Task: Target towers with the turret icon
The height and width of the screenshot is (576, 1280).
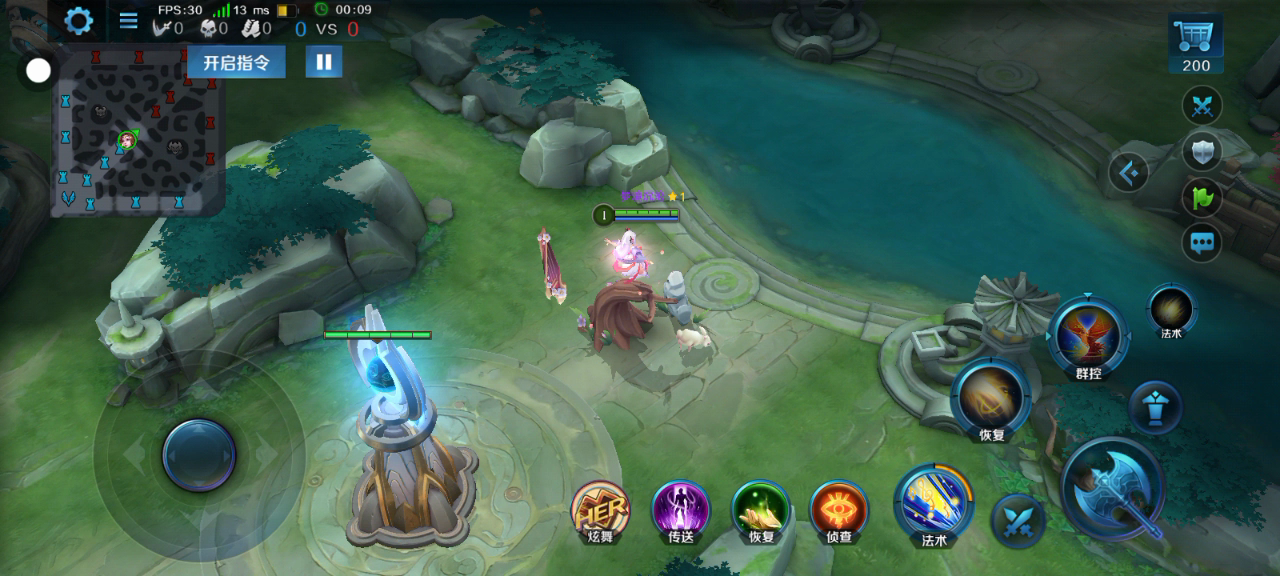Action: [1155, 407]
